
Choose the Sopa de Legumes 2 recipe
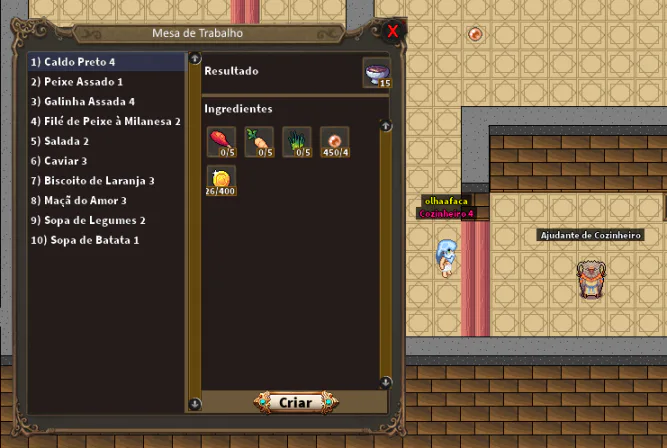coord(88,220)
